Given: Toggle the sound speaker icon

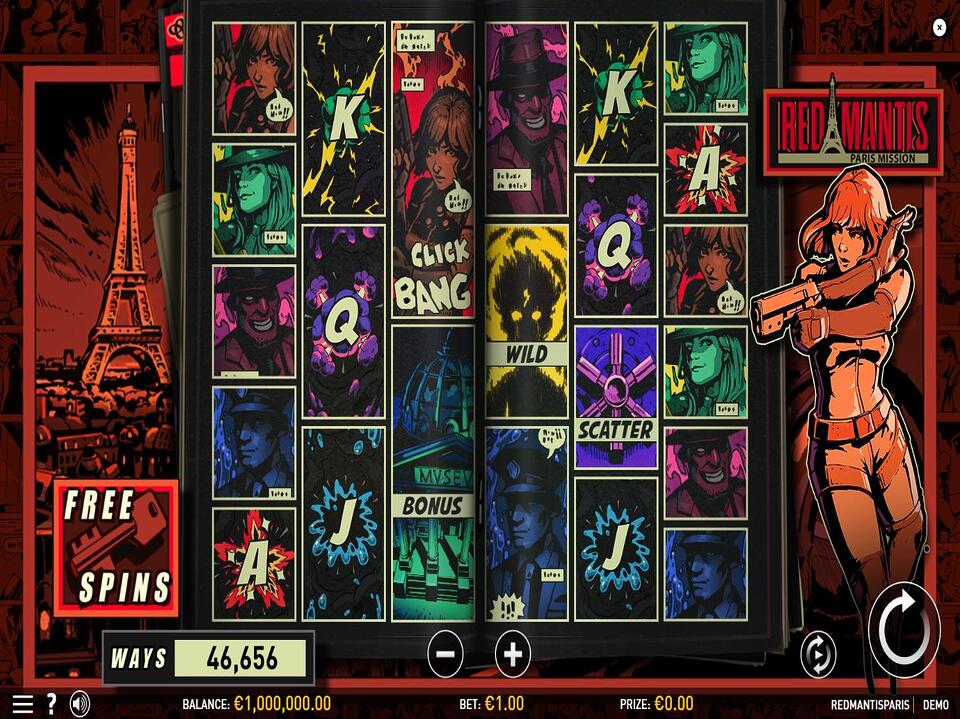Looking at the screenshot, I should (79, 704).
